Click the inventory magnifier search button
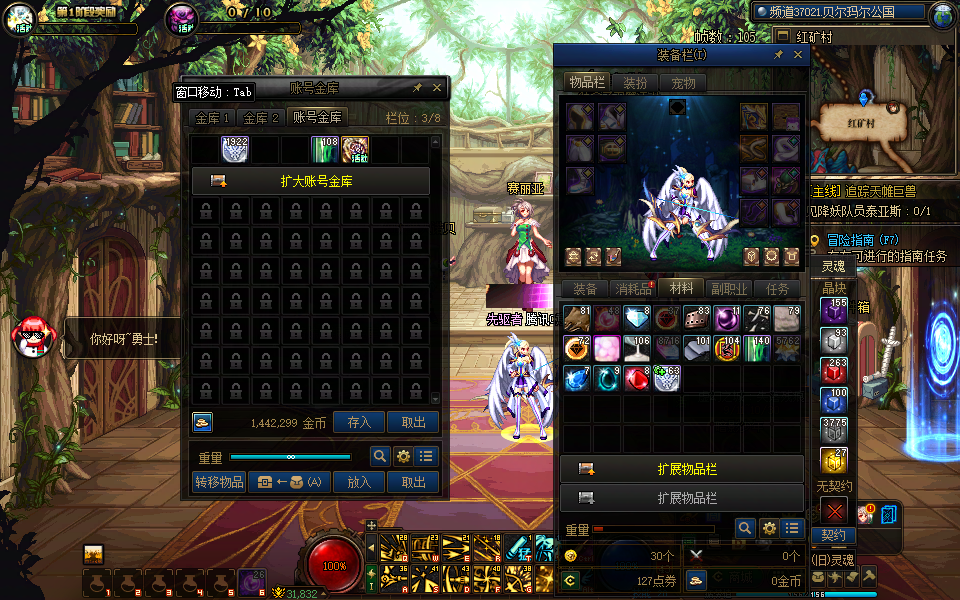This screenshot has width=960, height=600. point(745,528)
